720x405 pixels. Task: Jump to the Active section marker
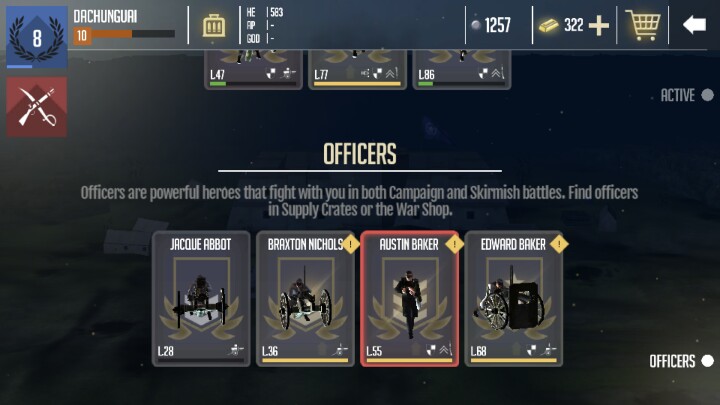(707, 95)
